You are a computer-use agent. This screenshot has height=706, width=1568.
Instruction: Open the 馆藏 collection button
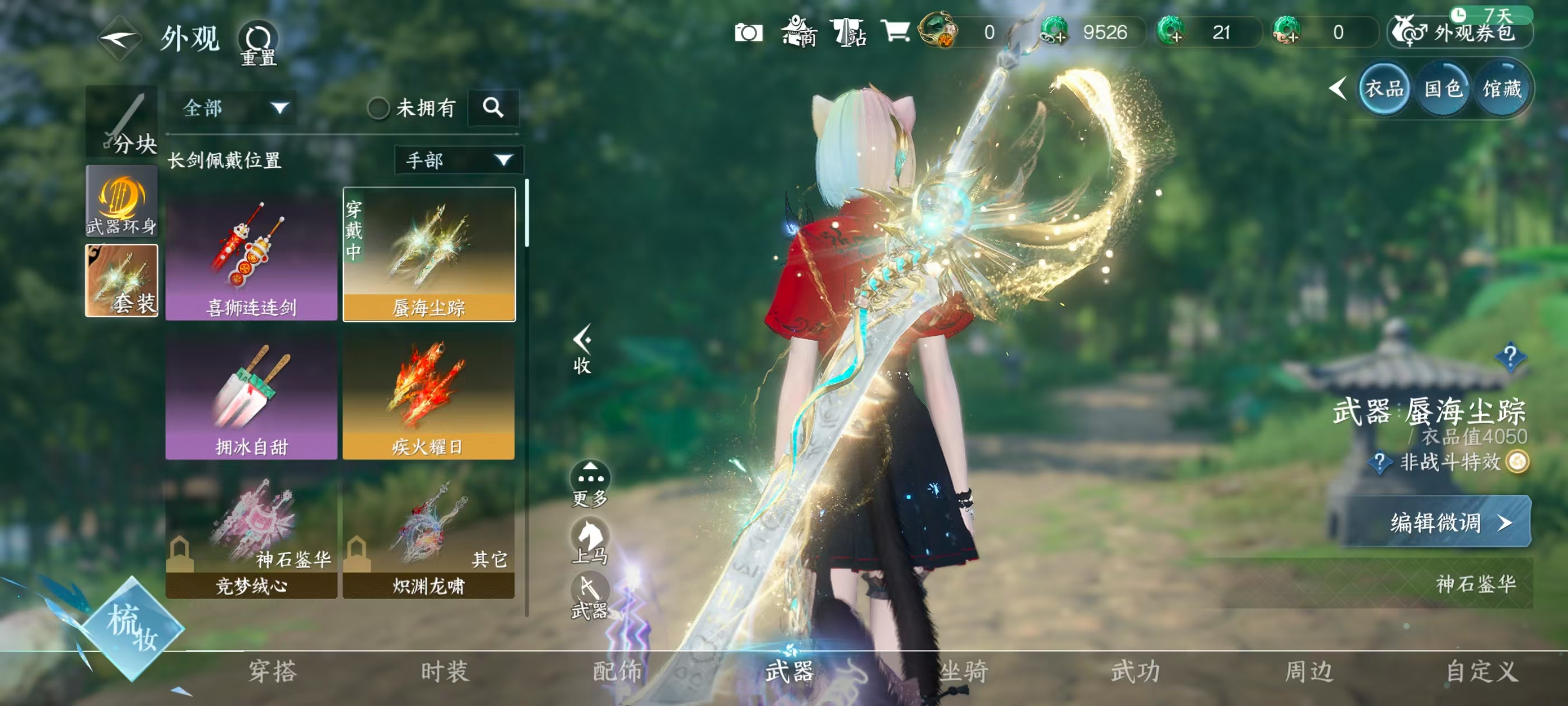point(1502,90)
